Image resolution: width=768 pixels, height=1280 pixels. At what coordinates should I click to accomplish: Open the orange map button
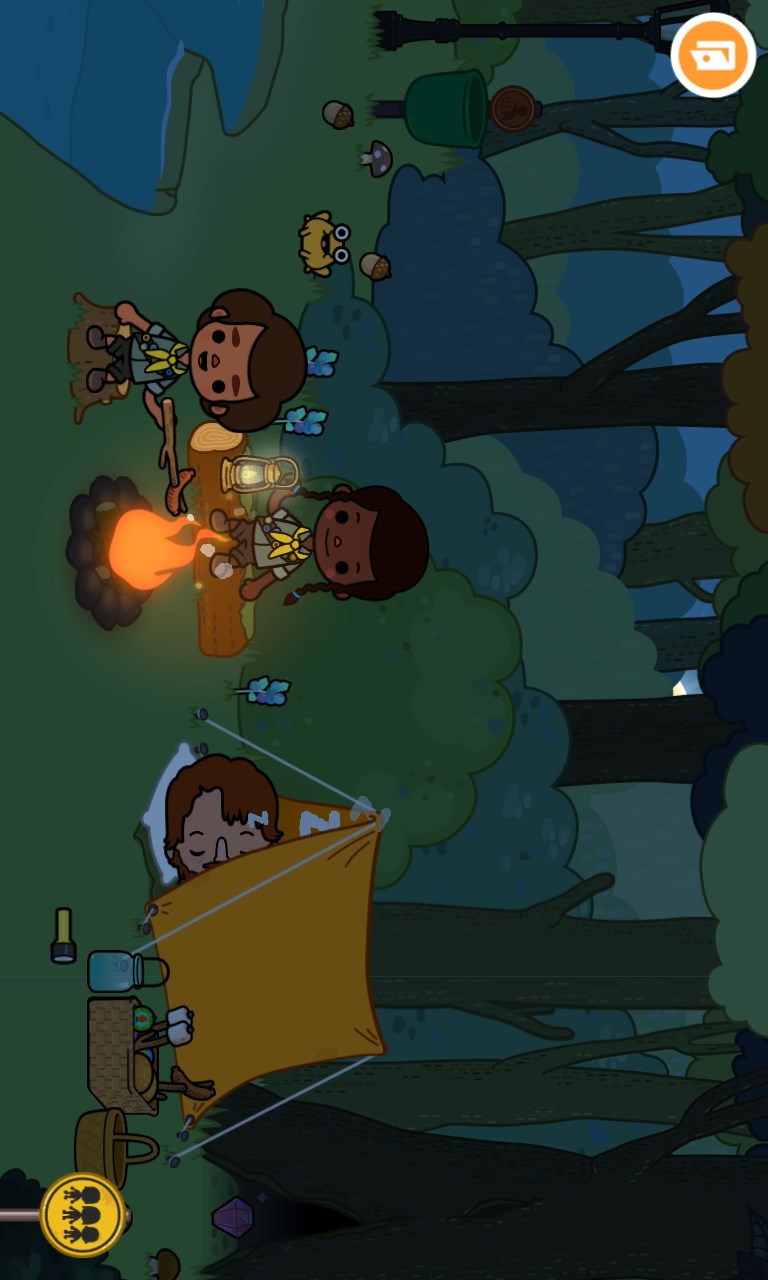coord(713,55)
